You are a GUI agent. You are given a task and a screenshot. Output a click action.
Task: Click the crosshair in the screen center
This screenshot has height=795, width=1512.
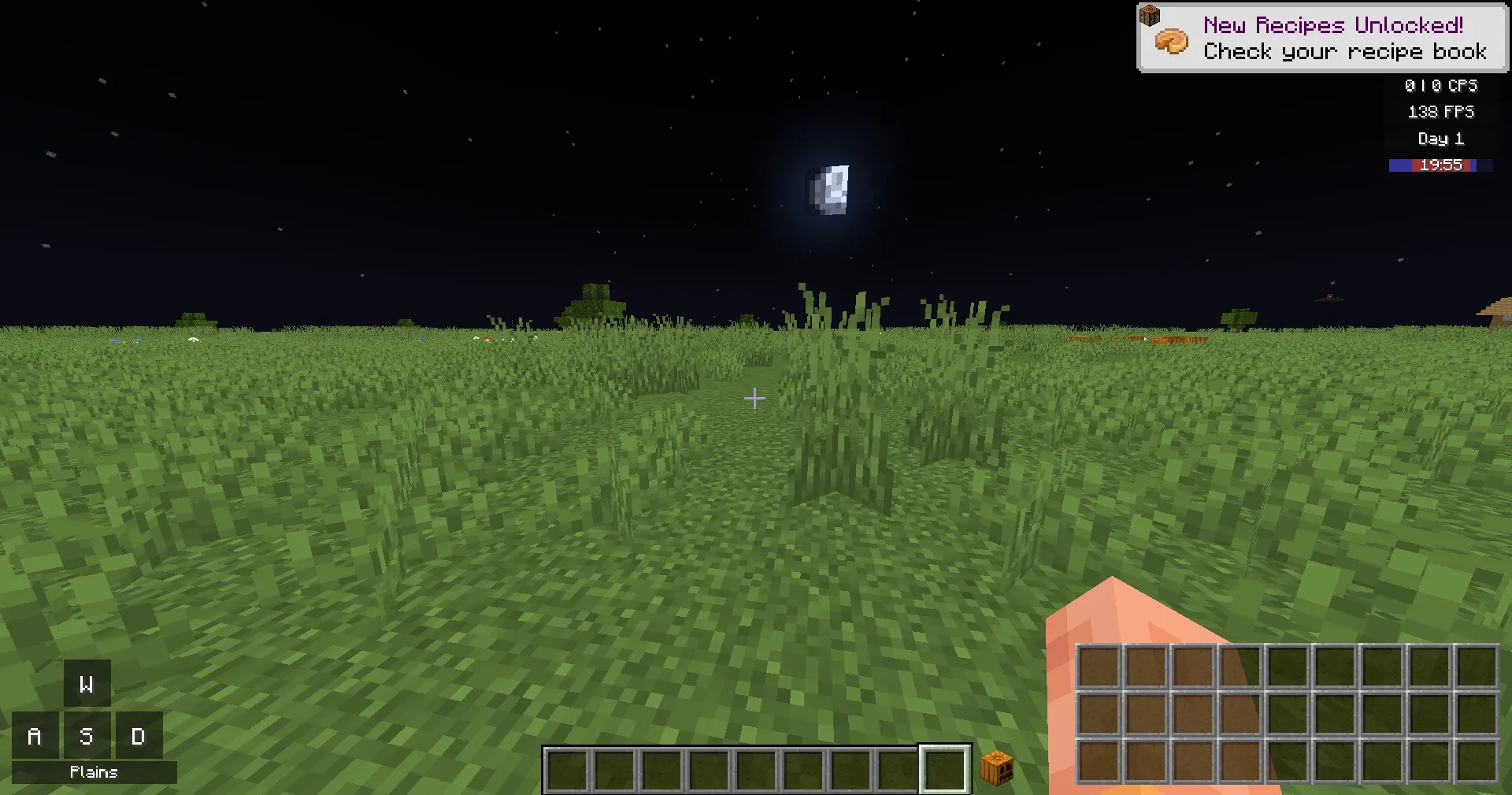(754, 399)
